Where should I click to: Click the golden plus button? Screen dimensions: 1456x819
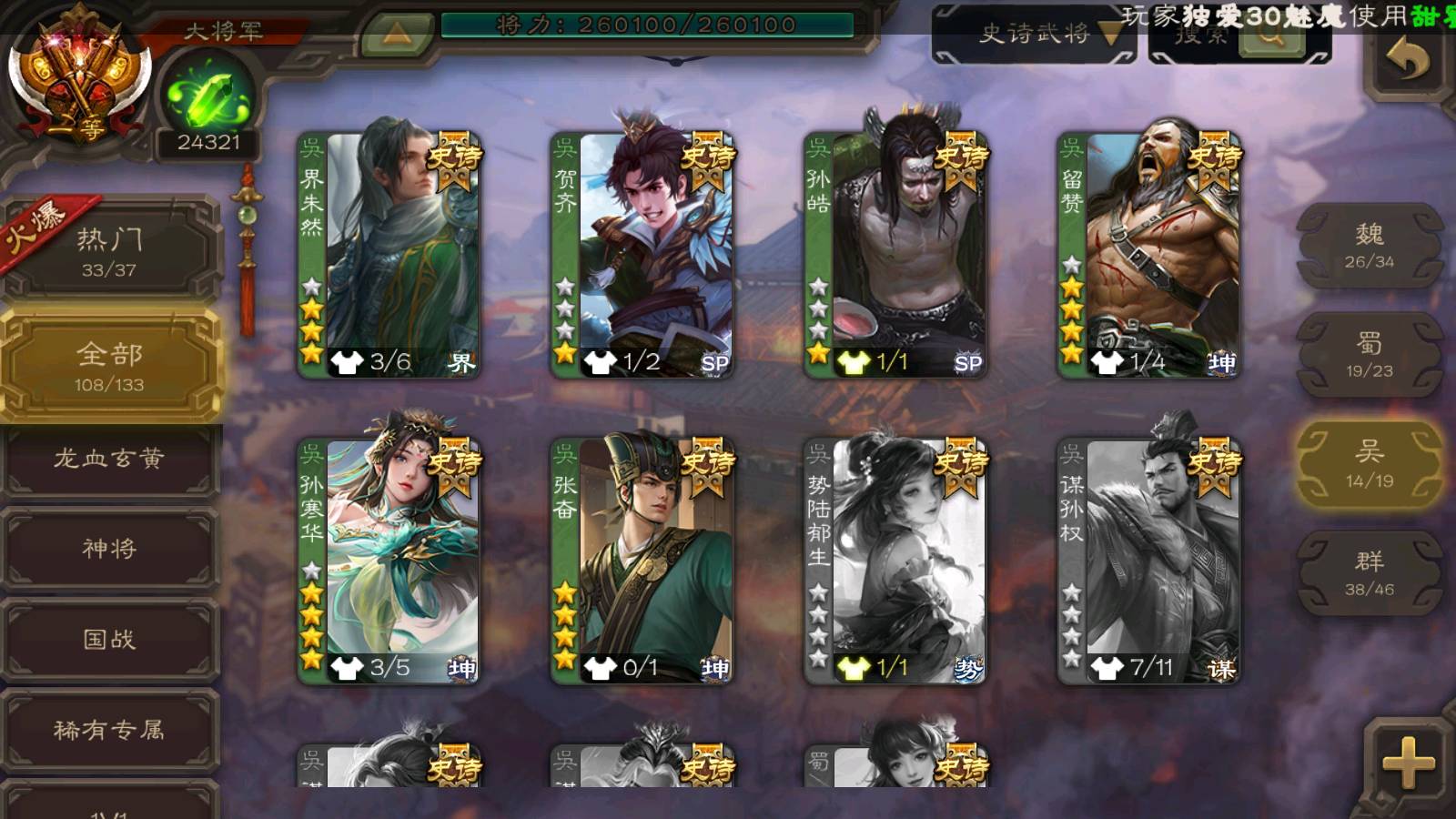(1407, 763)
